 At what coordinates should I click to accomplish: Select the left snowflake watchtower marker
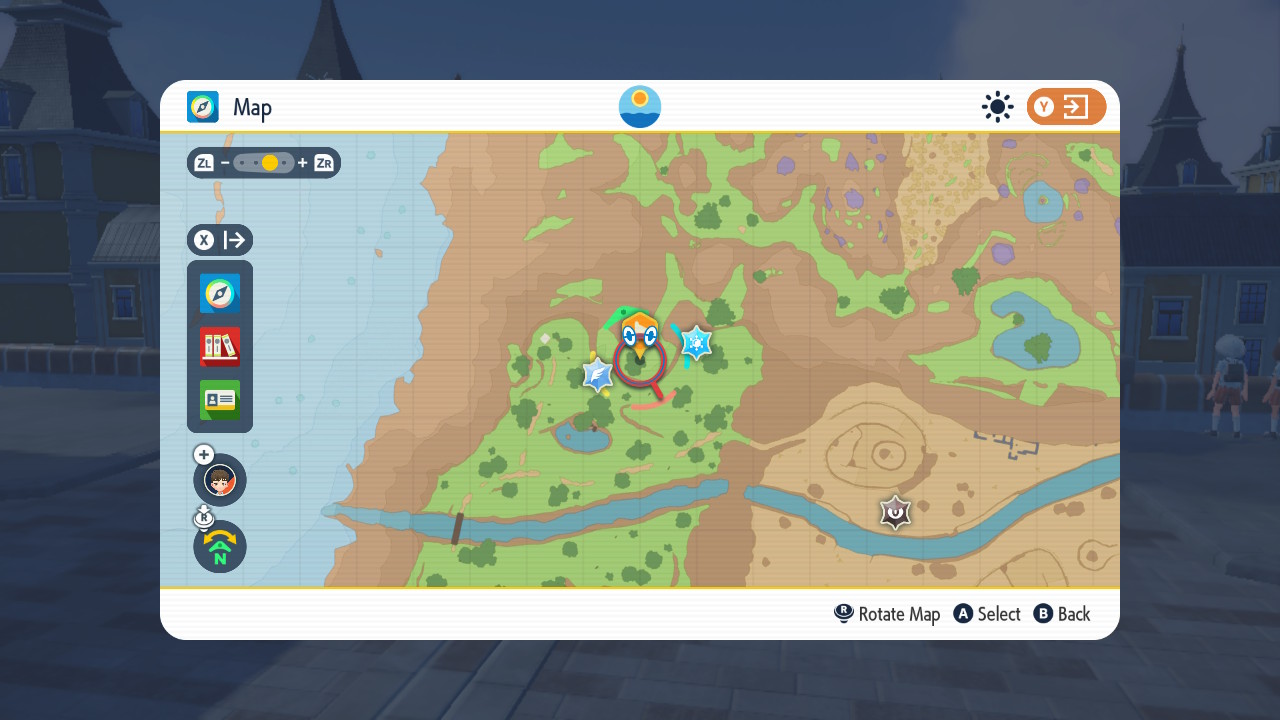point(599,376)
